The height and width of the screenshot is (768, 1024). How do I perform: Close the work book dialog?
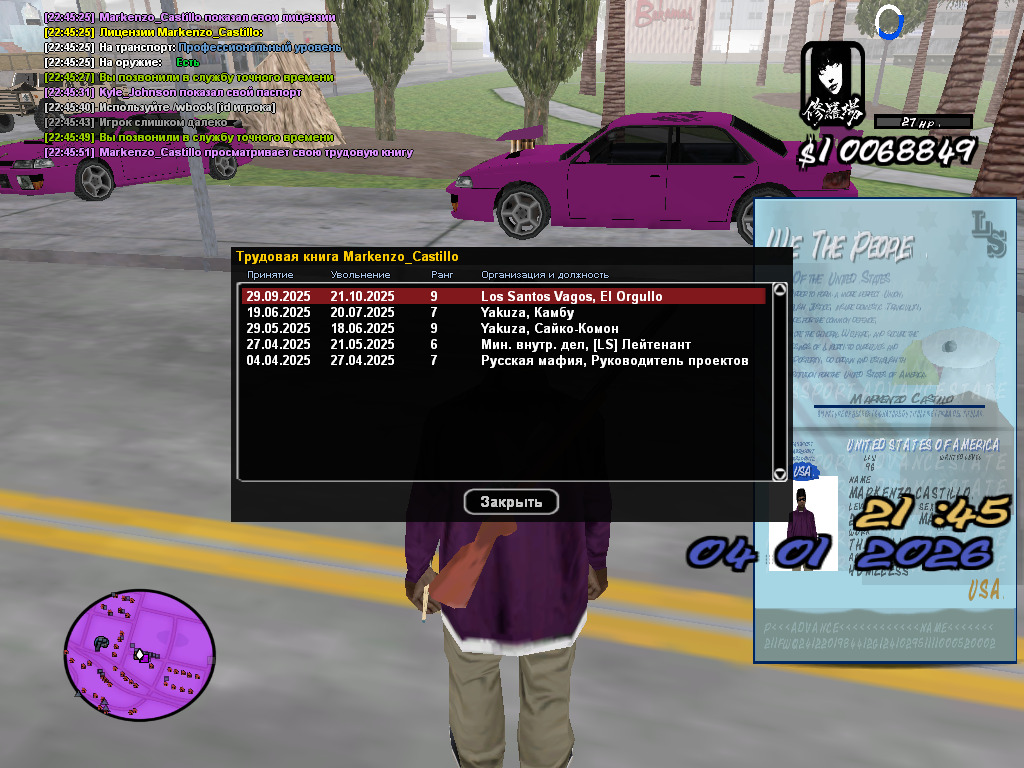511,502
